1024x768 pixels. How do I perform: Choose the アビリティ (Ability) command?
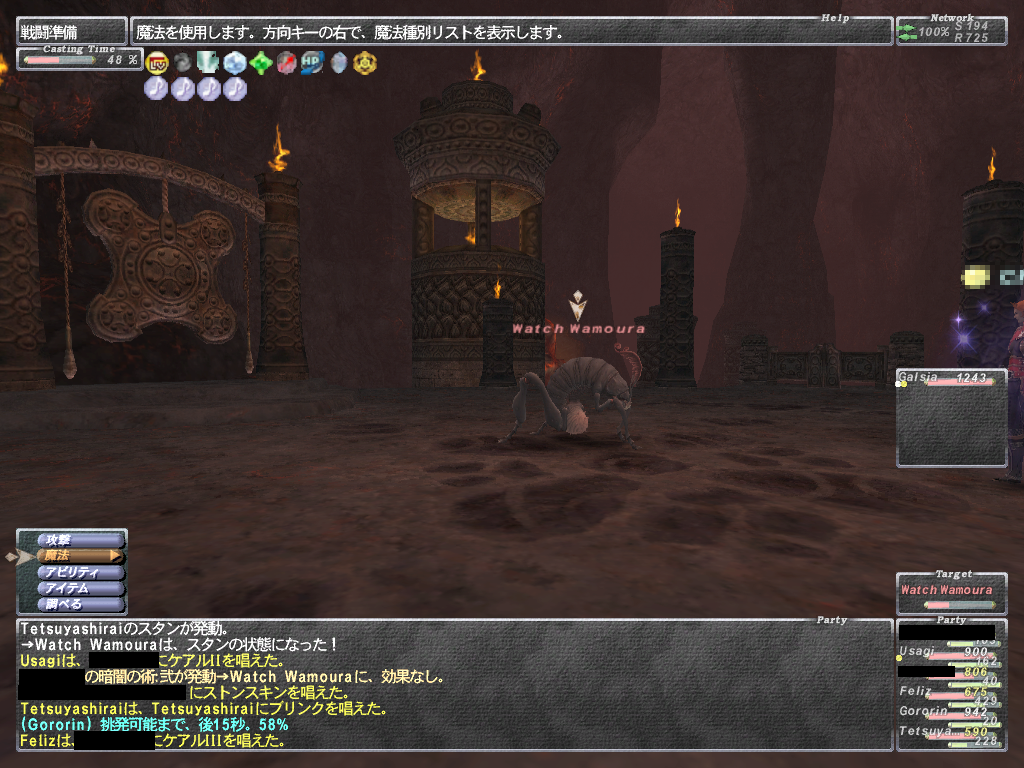pyautogui.click(x=78, y=572)
